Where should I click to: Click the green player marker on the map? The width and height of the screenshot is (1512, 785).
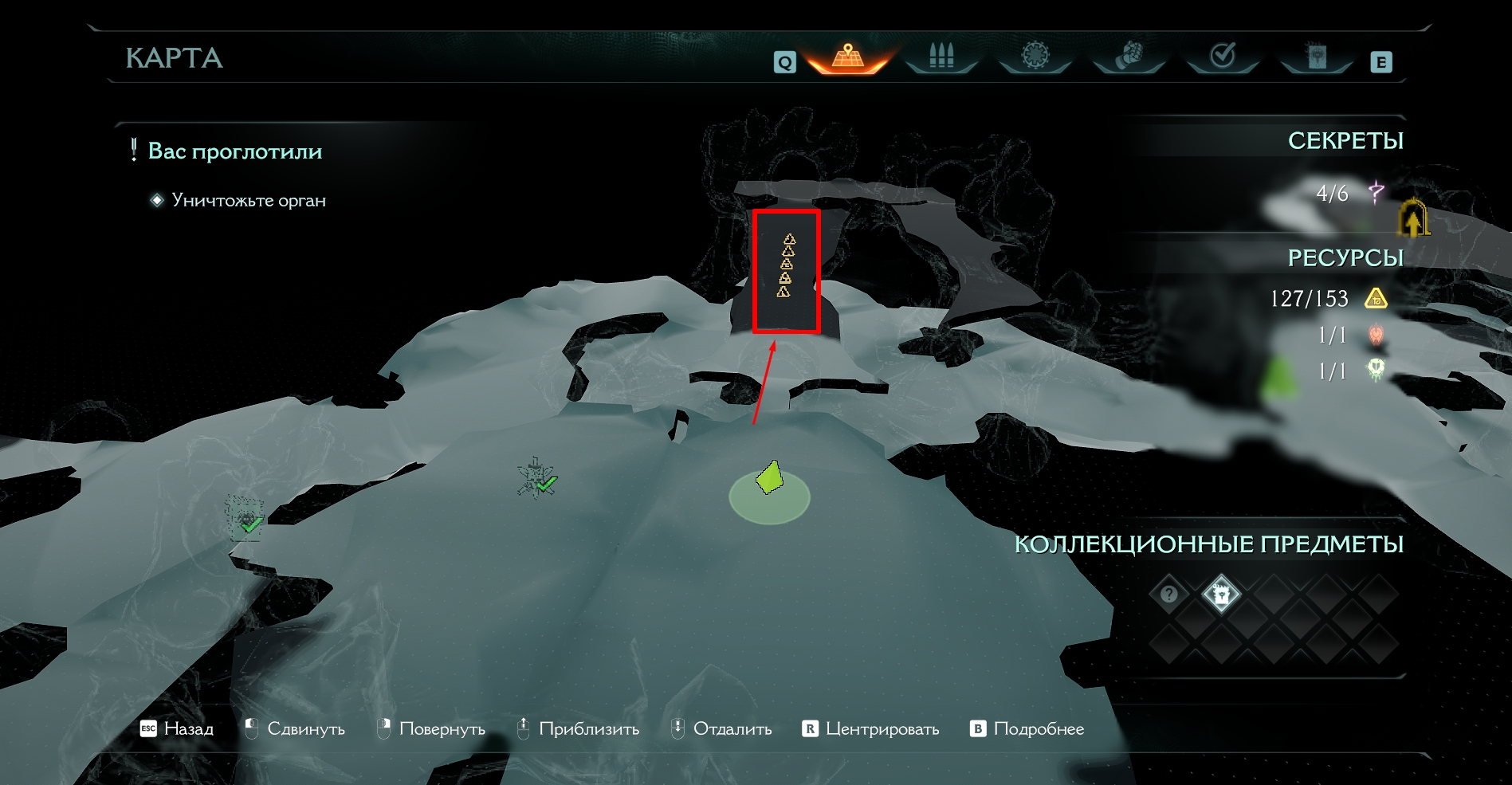tap(769, 480)
